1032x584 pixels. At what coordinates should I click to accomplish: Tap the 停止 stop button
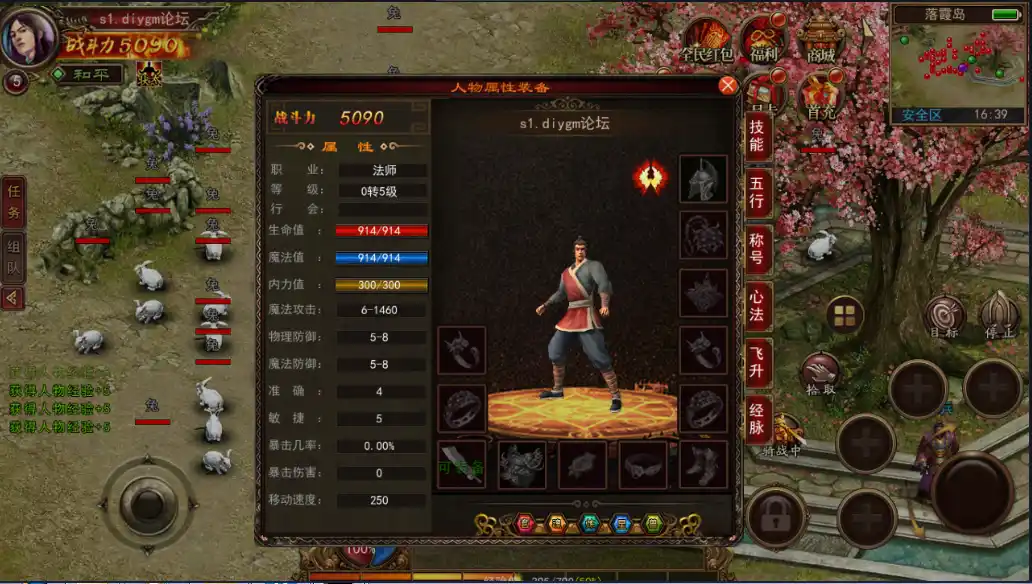(999, 314)
